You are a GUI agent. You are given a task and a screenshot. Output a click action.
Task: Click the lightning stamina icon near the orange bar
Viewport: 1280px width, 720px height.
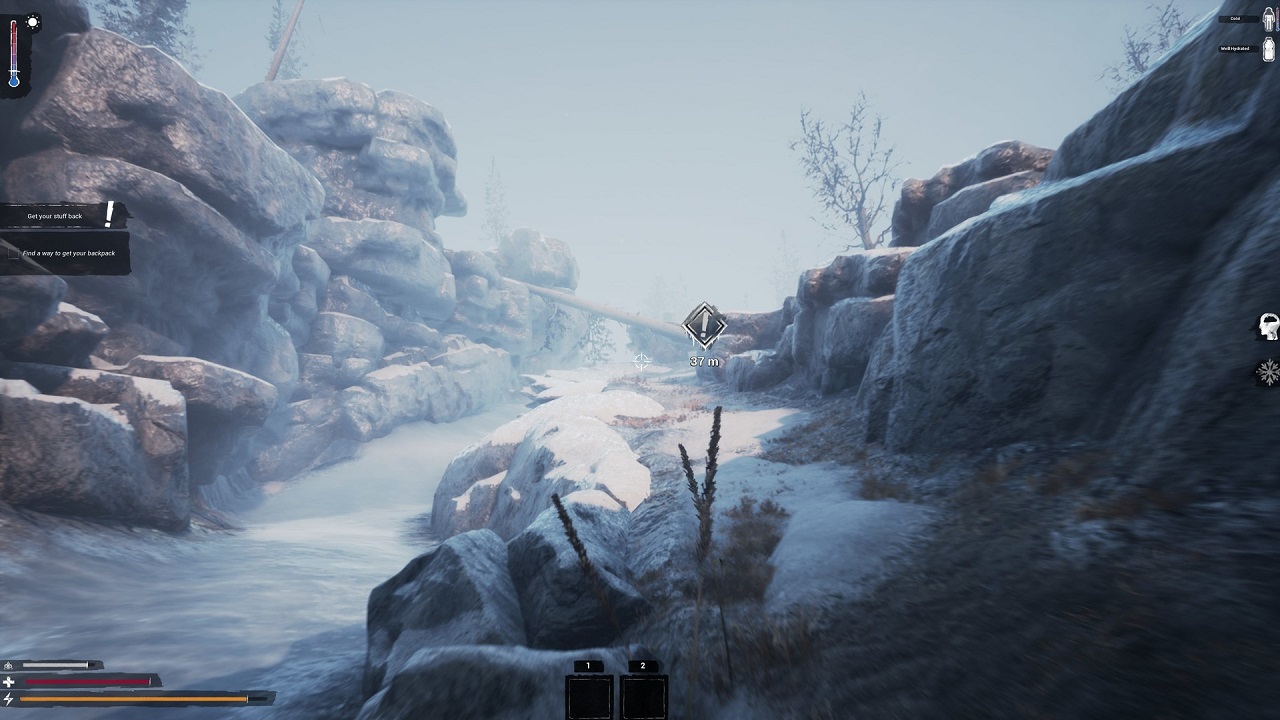pos(8,697)
